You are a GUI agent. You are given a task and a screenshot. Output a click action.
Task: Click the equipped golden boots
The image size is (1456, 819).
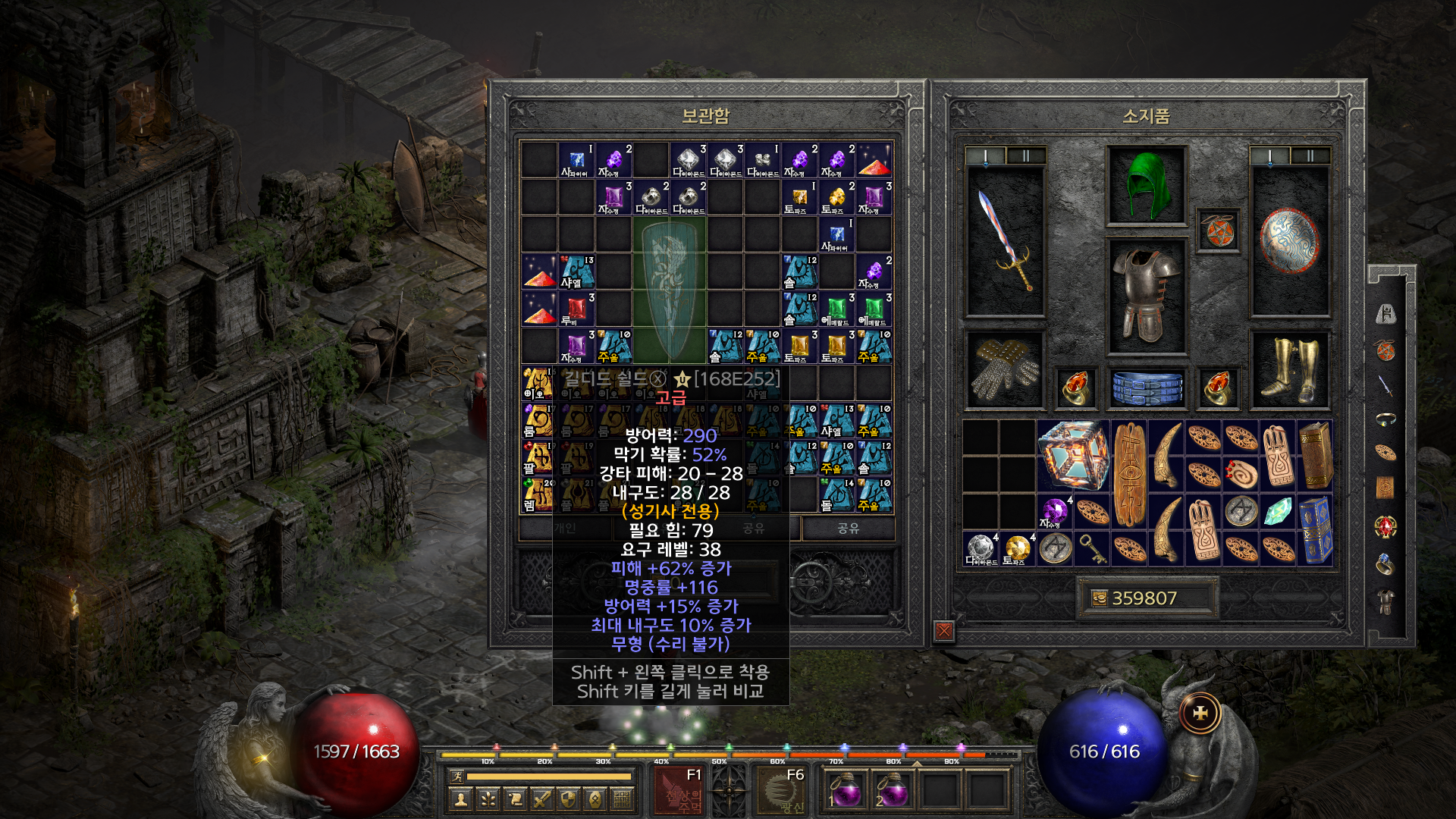[1289, 369]
